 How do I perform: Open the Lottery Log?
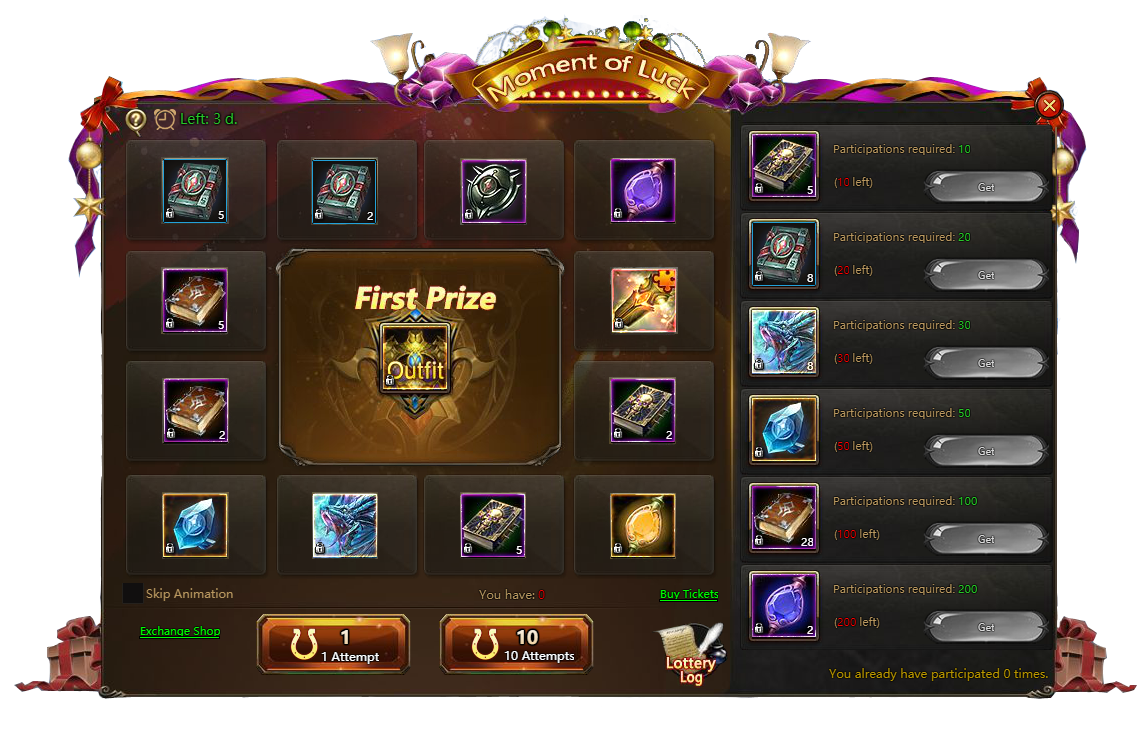pos(689,655)
